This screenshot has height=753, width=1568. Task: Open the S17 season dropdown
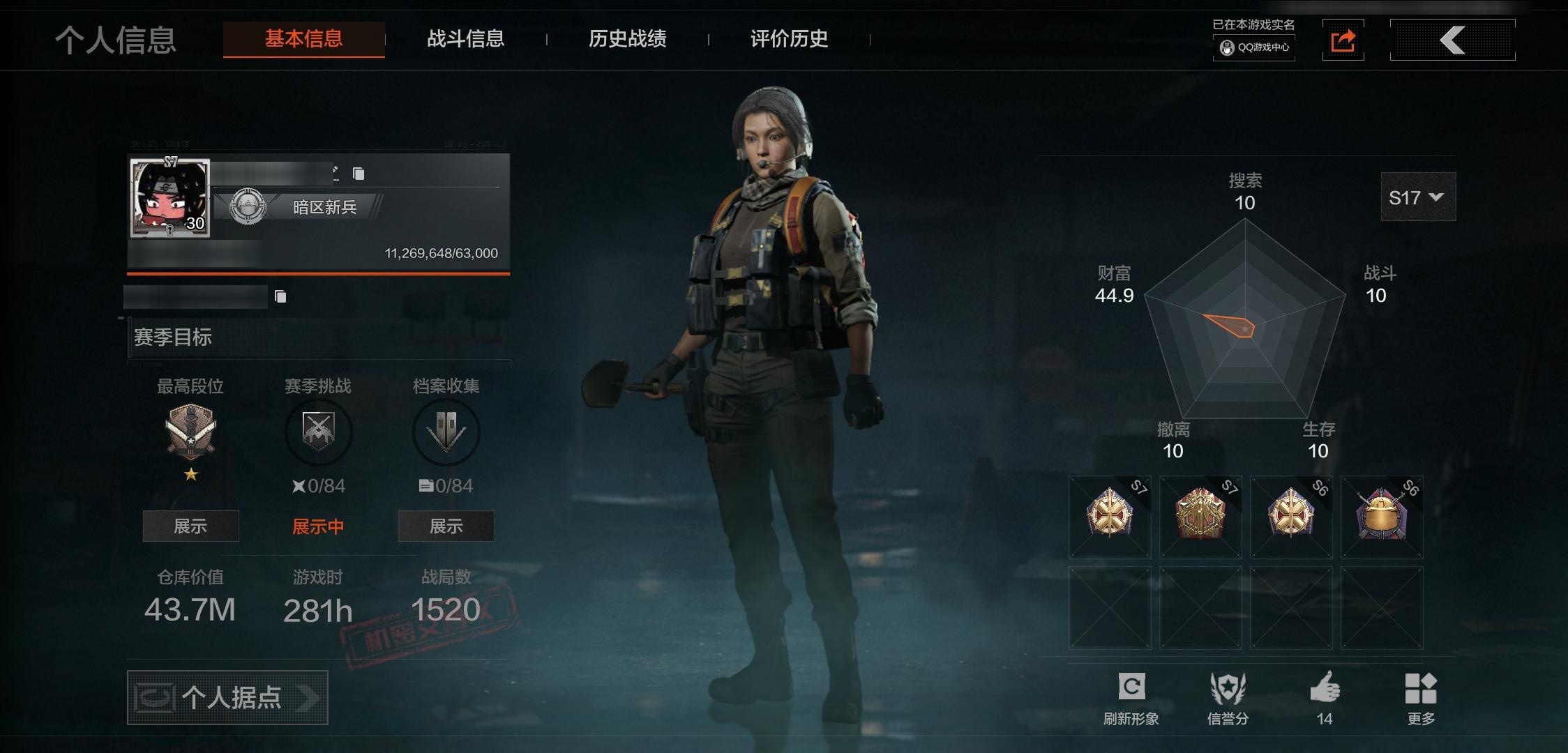point(1417,197)
